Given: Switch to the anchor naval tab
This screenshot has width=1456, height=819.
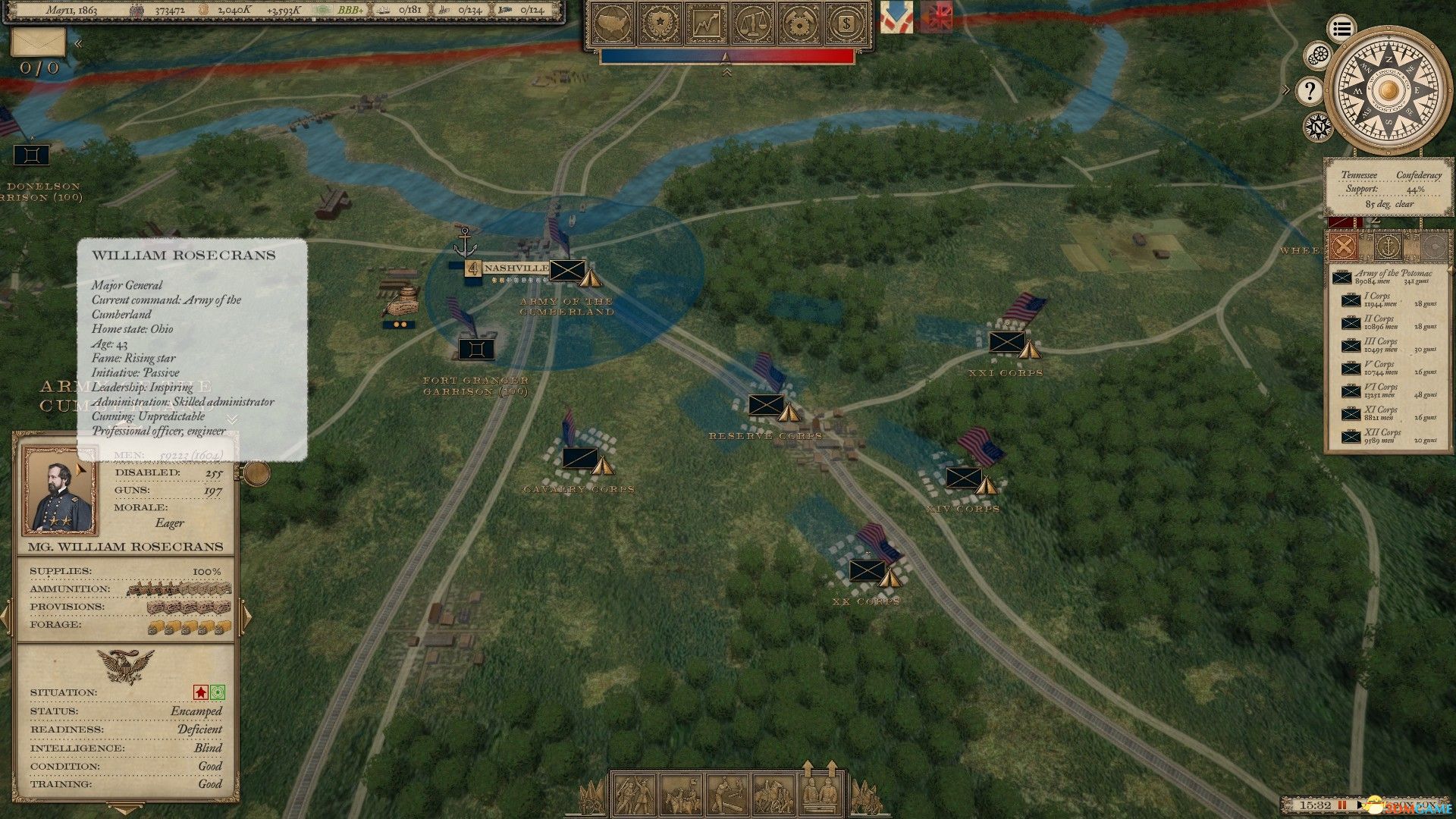Looking at the screenshot, I should [1389, 246].
